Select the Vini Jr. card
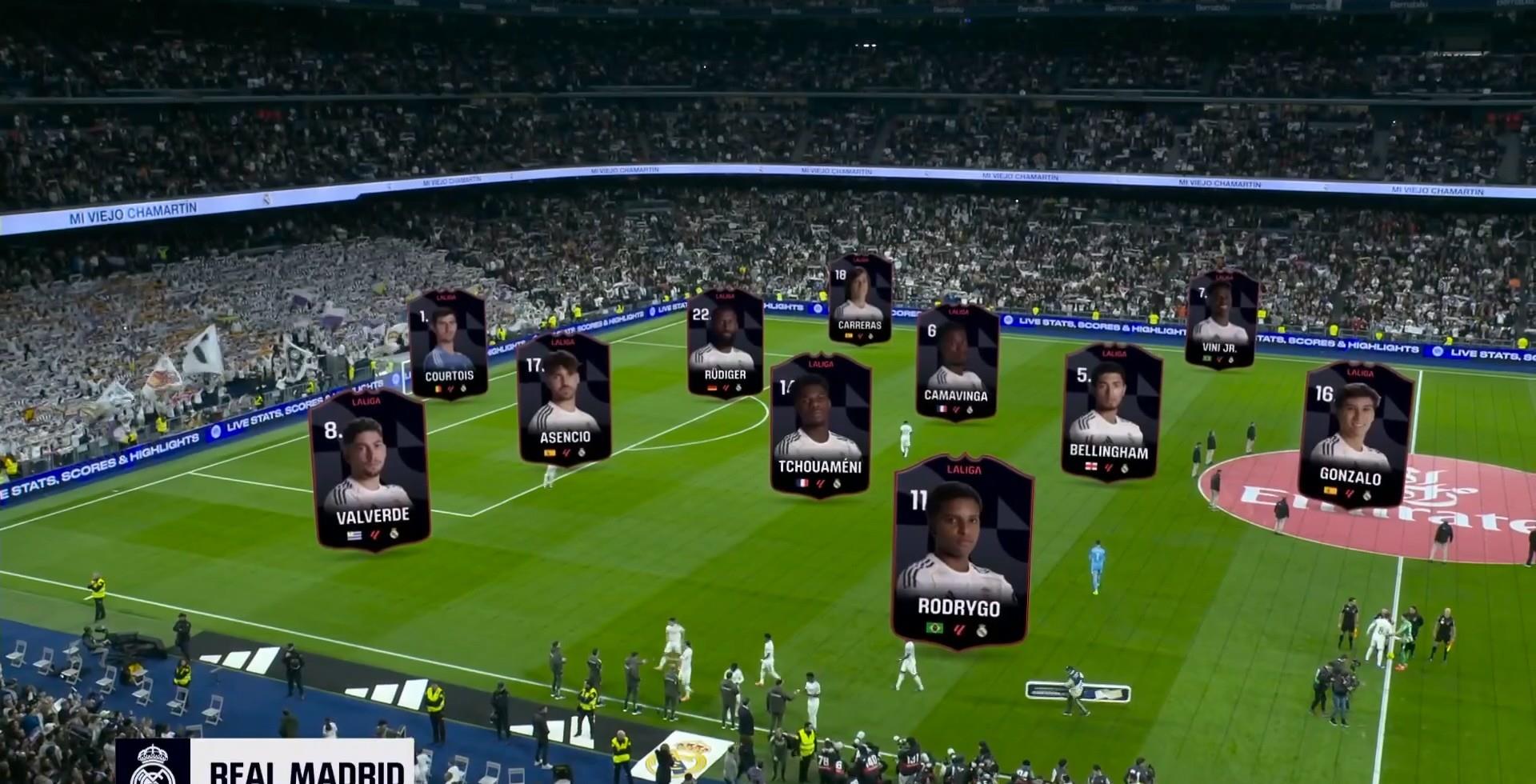 coord(1221,320)
